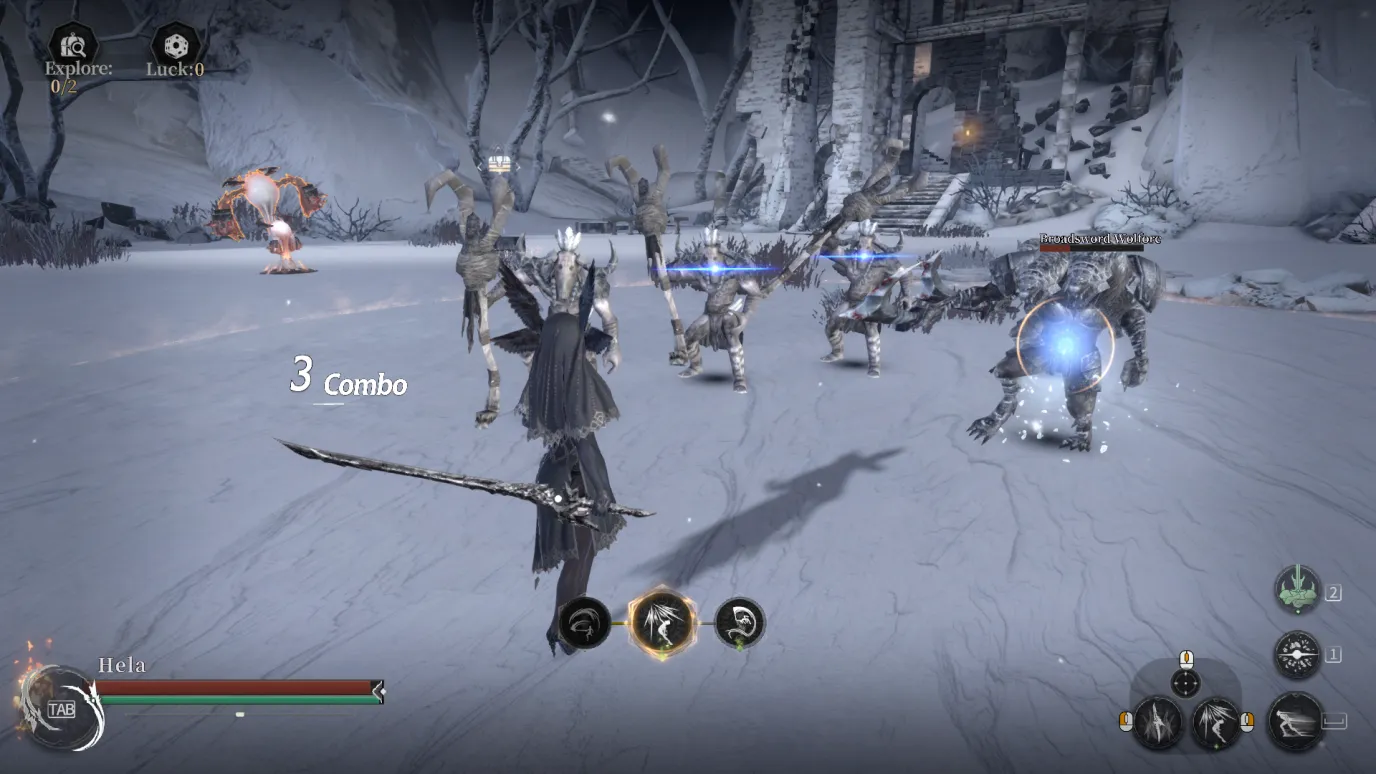Choose the scythe combo skill icon
Viewport: 1376px width, 774px height.
740,622
